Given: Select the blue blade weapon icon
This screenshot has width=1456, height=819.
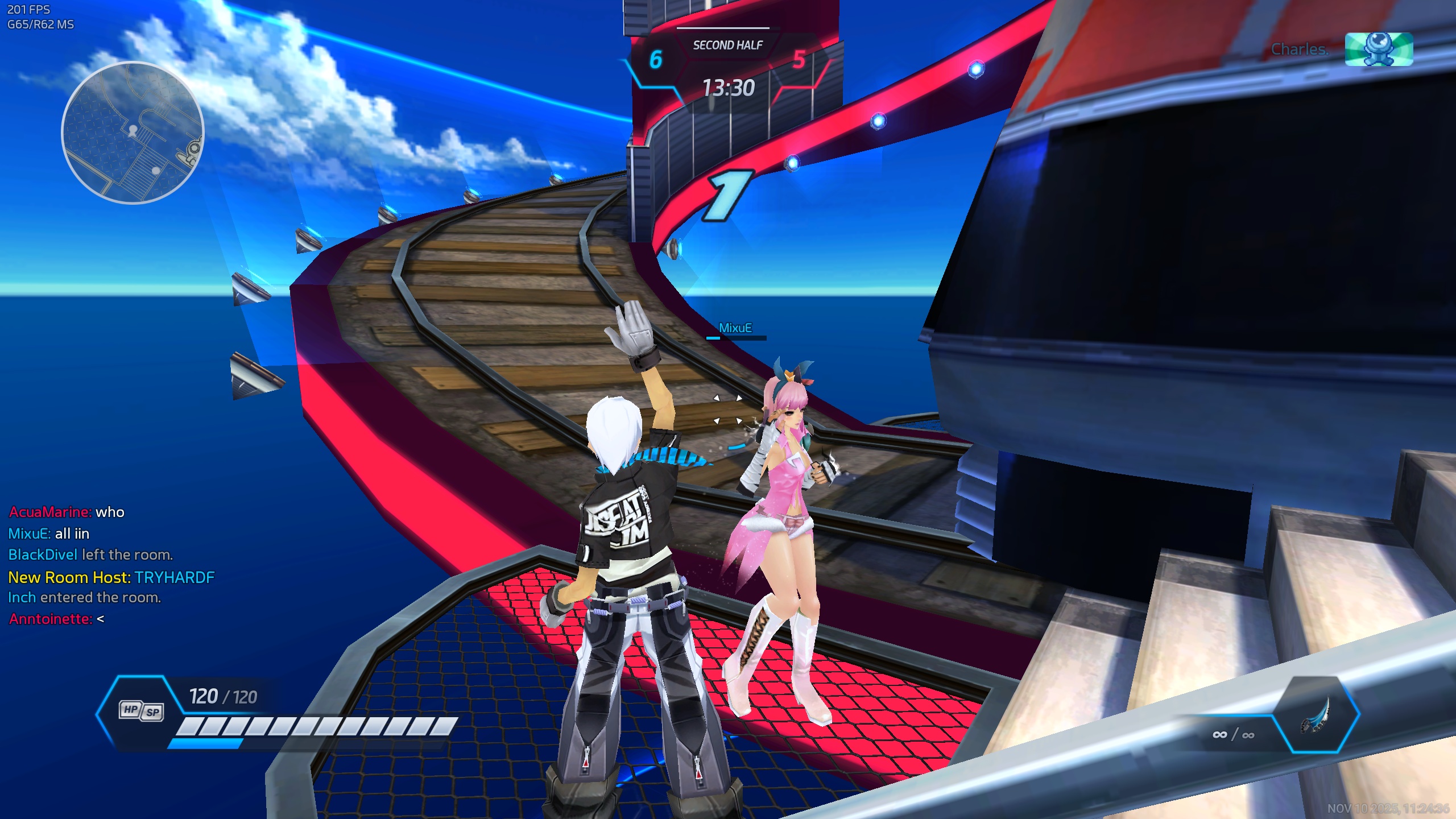Looking at the screenshot, I should click(x=1315, y=715).
